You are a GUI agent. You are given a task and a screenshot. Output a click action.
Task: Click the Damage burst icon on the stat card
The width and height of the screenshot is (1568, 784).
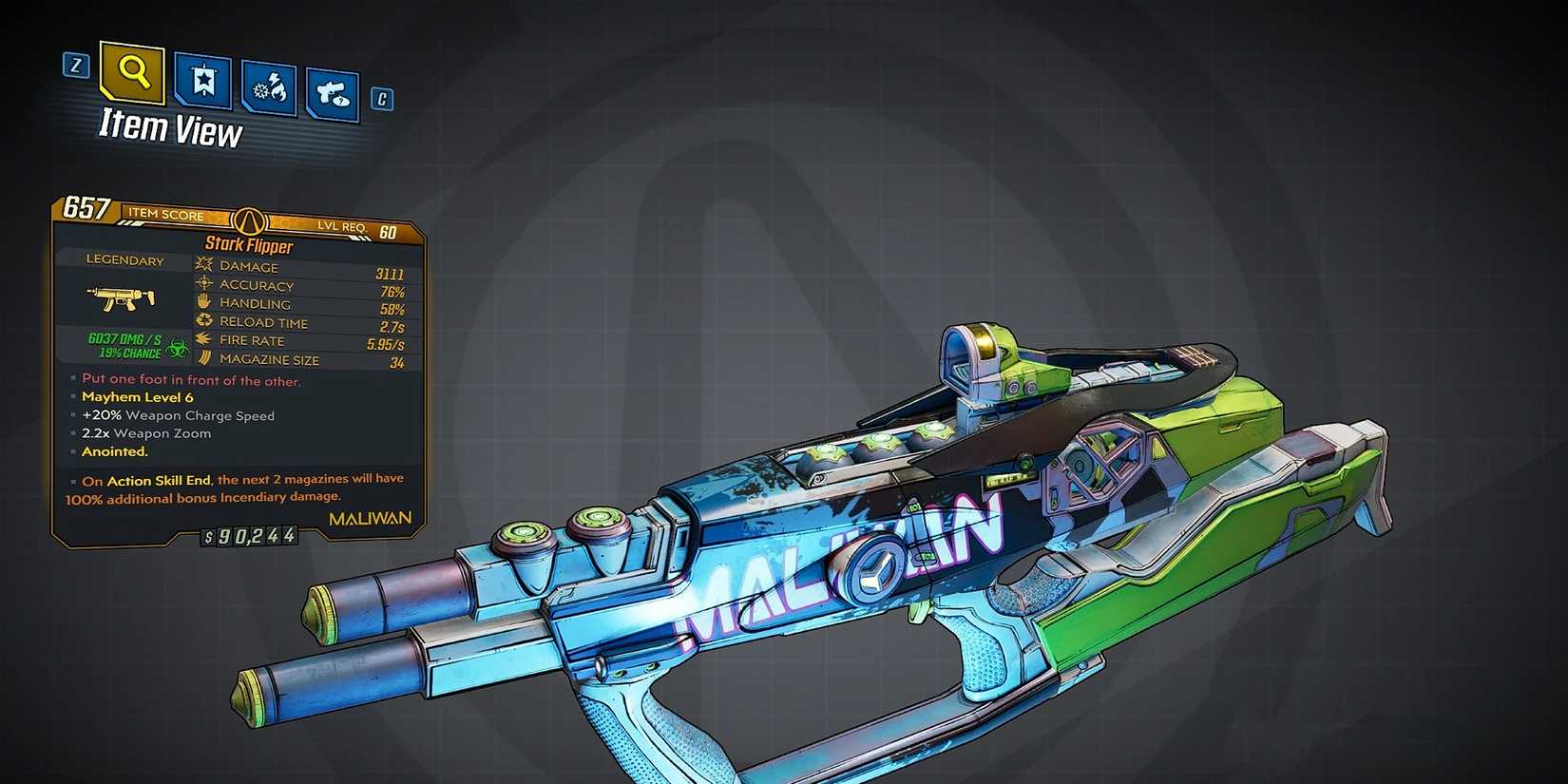[202, 266]
